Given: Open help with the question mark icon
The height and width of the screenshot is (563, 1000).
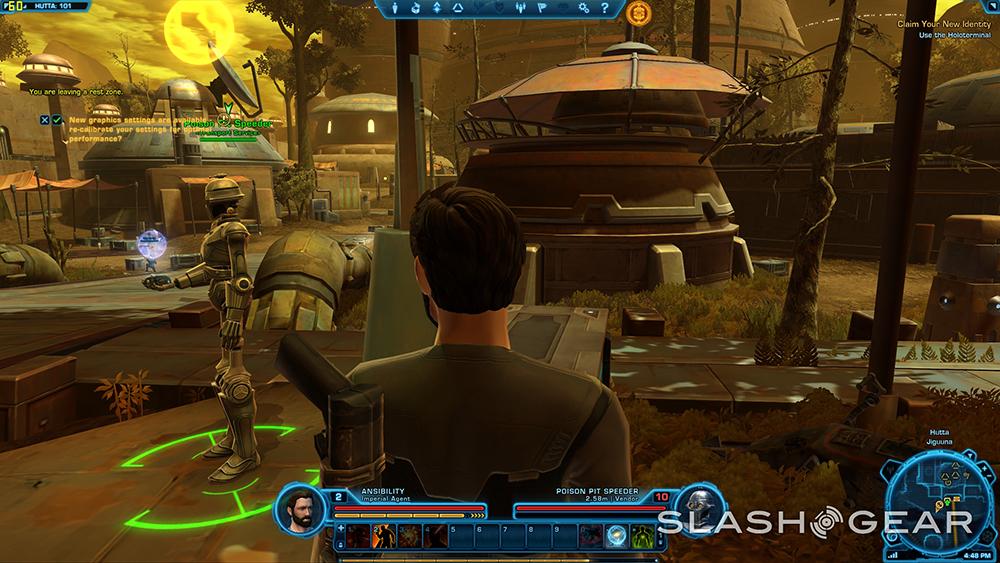Looking at the screenshot, I should tap(605, 8).
